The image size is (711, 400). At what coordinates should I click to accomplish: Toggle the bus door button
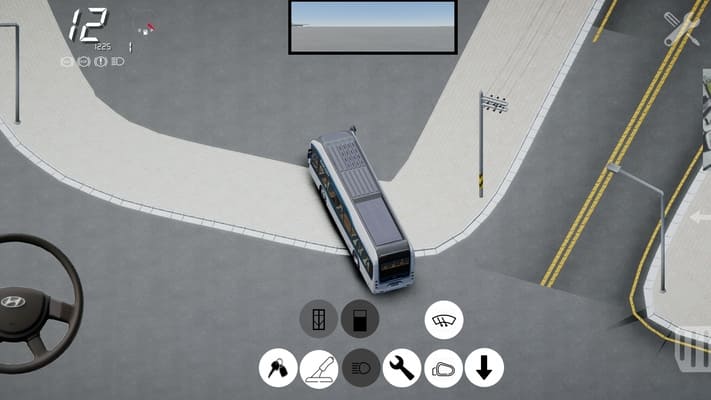(319, 320)
